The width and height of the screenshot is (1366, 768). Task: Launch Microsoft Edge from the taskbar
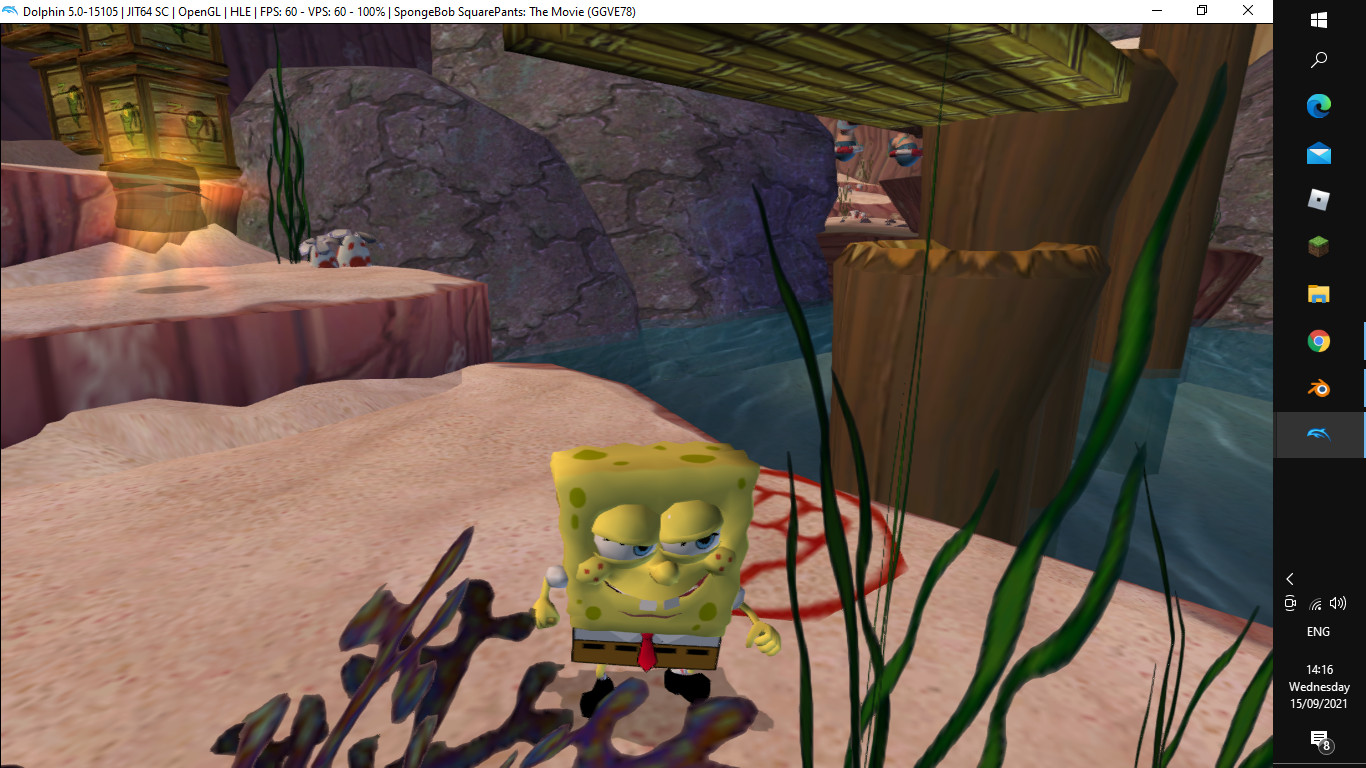point(1318,106)
